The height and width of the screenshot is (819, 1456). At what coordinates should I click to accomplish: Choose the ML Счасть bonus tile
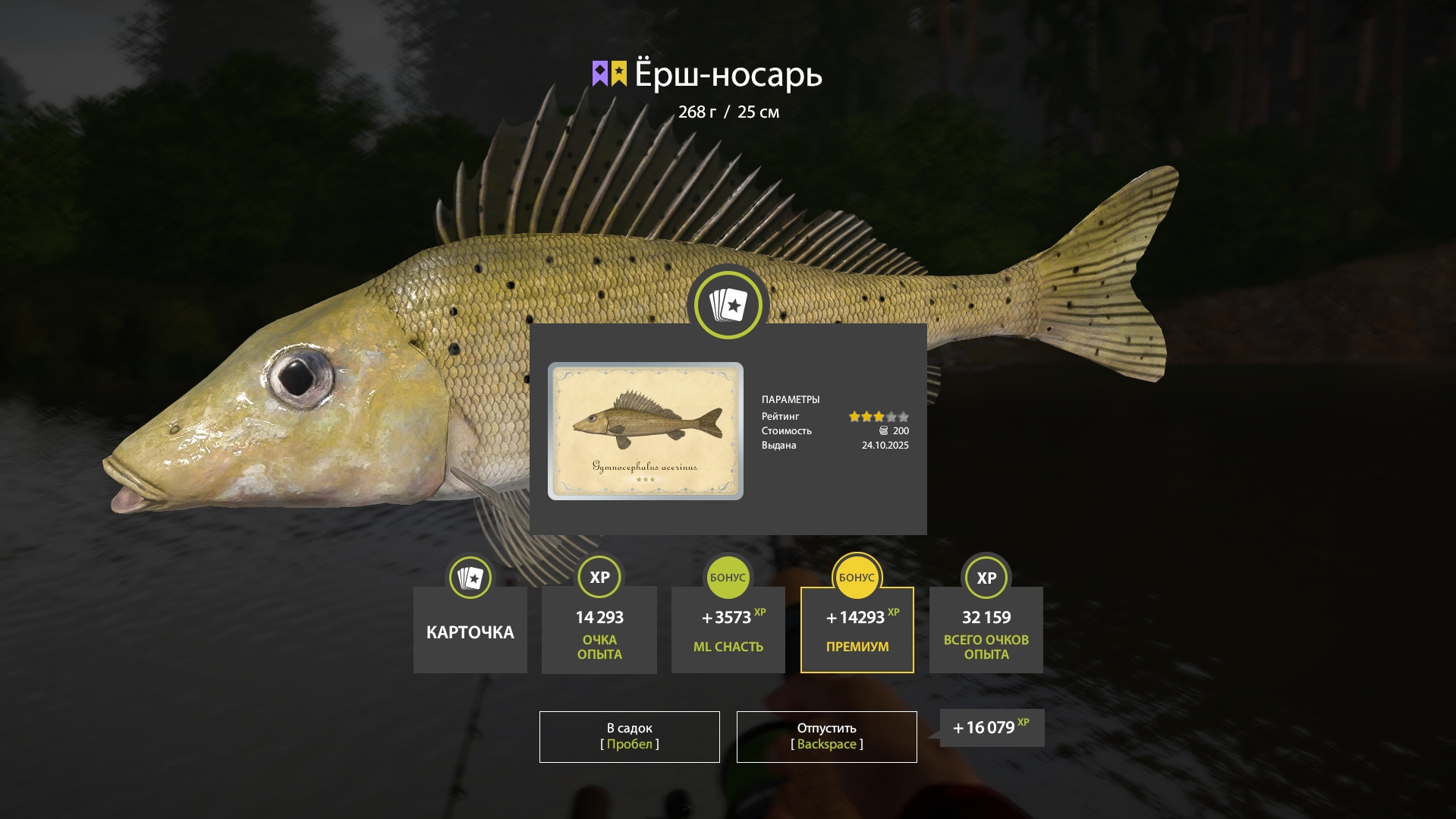point(728,630)
